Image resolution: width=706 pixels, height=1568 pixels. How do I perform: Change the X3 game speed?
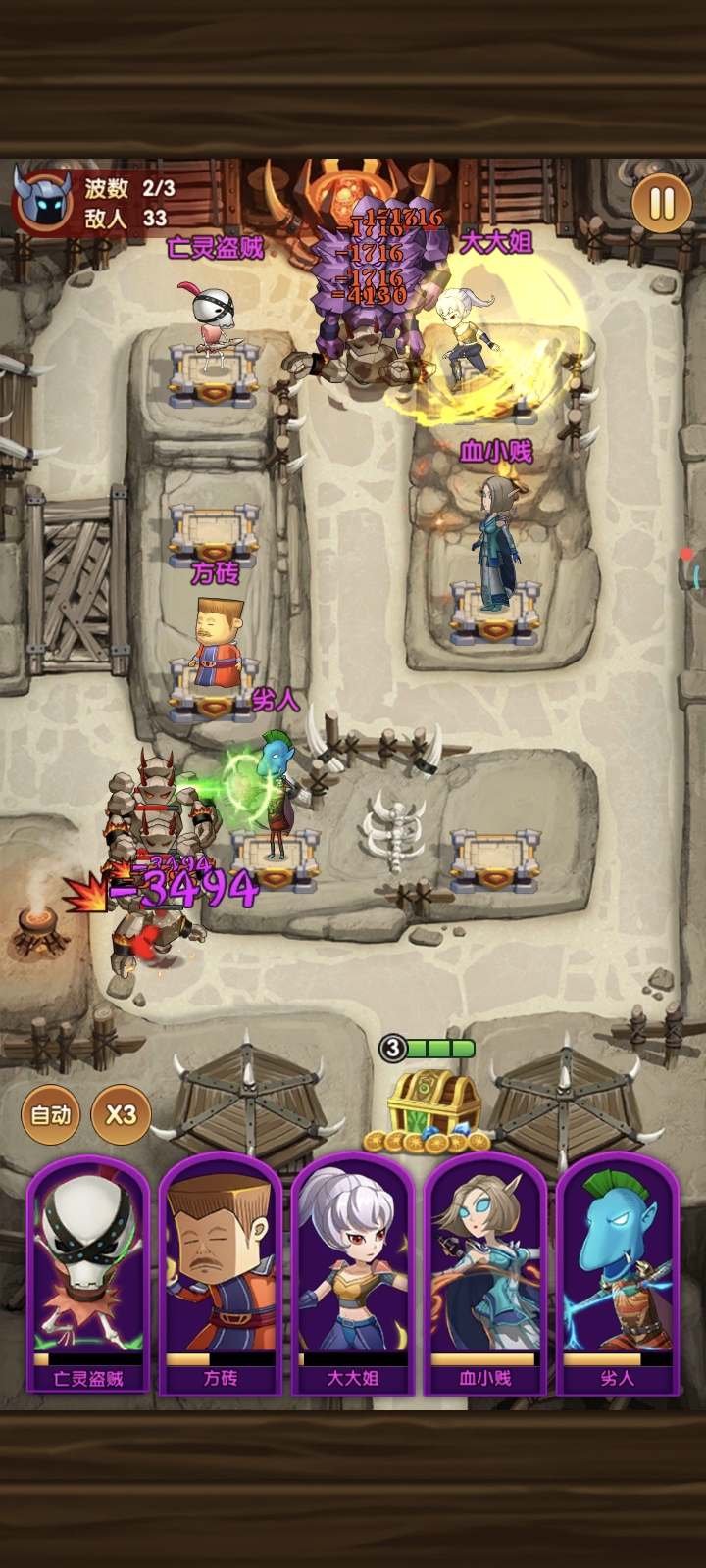click(121, 1114)
